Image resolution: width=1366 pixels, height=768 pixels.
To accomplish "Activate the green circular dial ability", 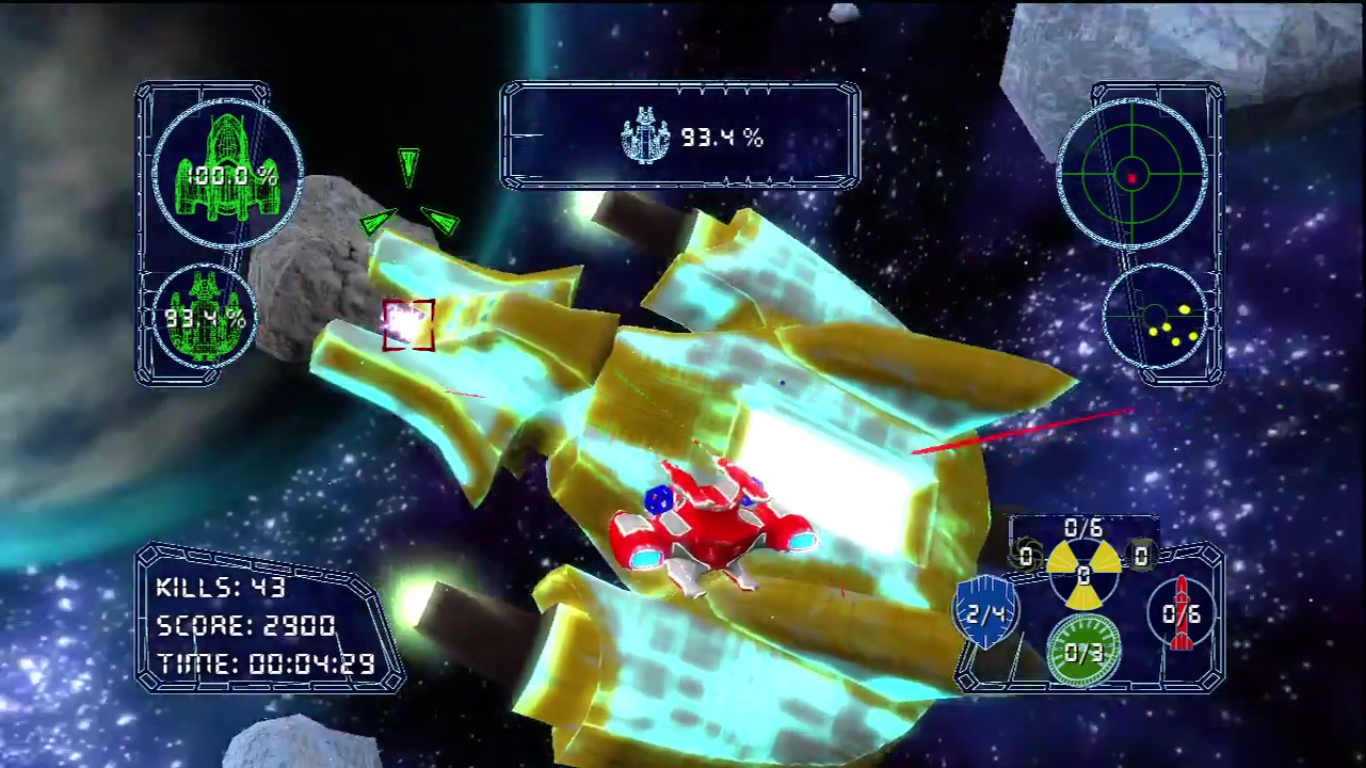I will pyautogui.click(x=1083, y=651).
